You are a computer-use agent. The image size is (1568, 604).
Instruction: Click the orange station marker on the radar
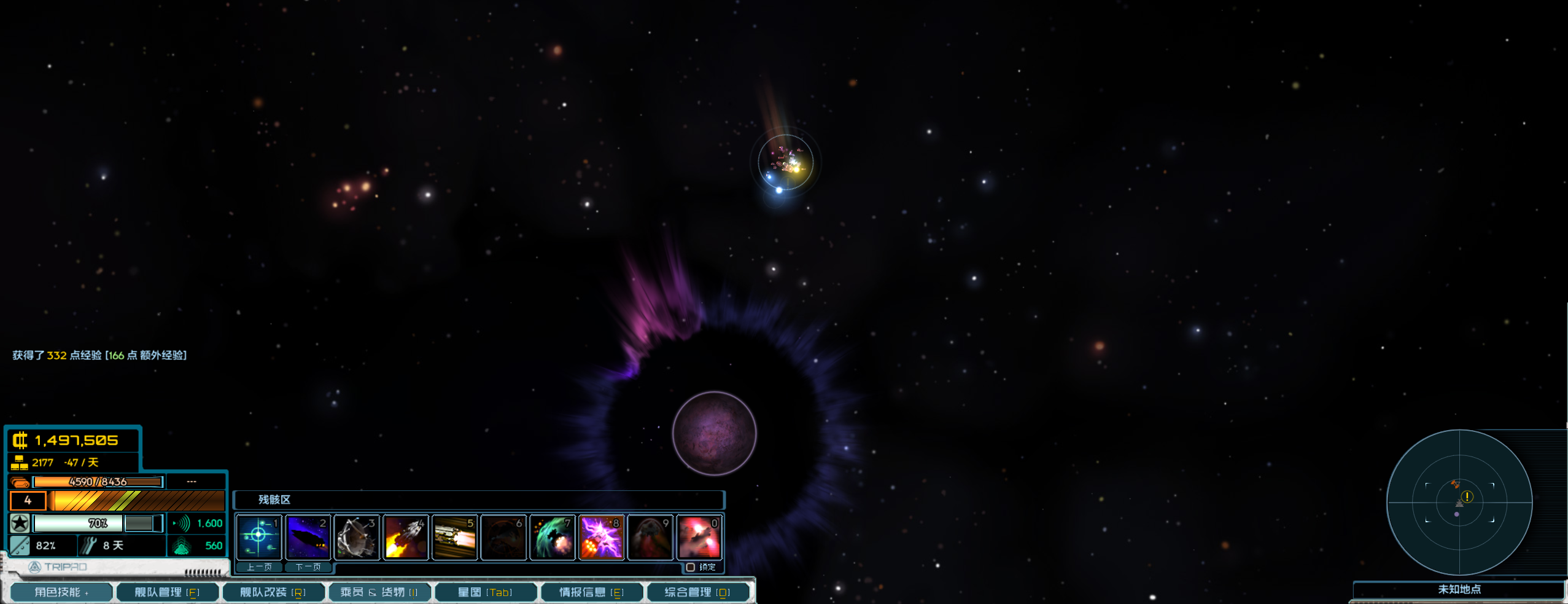pos(1454,484)
